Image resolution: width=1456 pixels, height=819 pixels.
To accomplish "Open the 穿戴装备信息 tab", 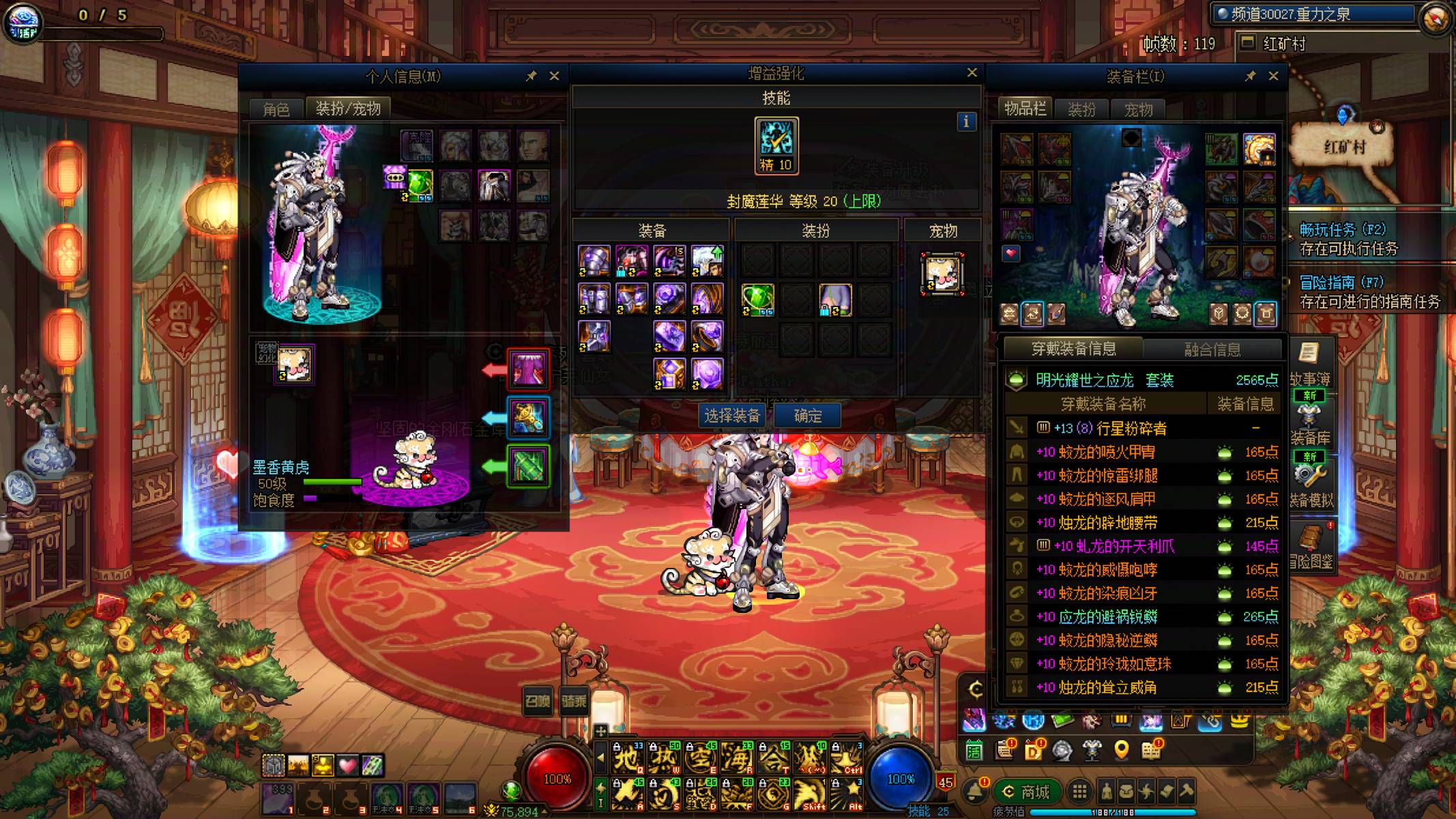I will coord(1073,349).
